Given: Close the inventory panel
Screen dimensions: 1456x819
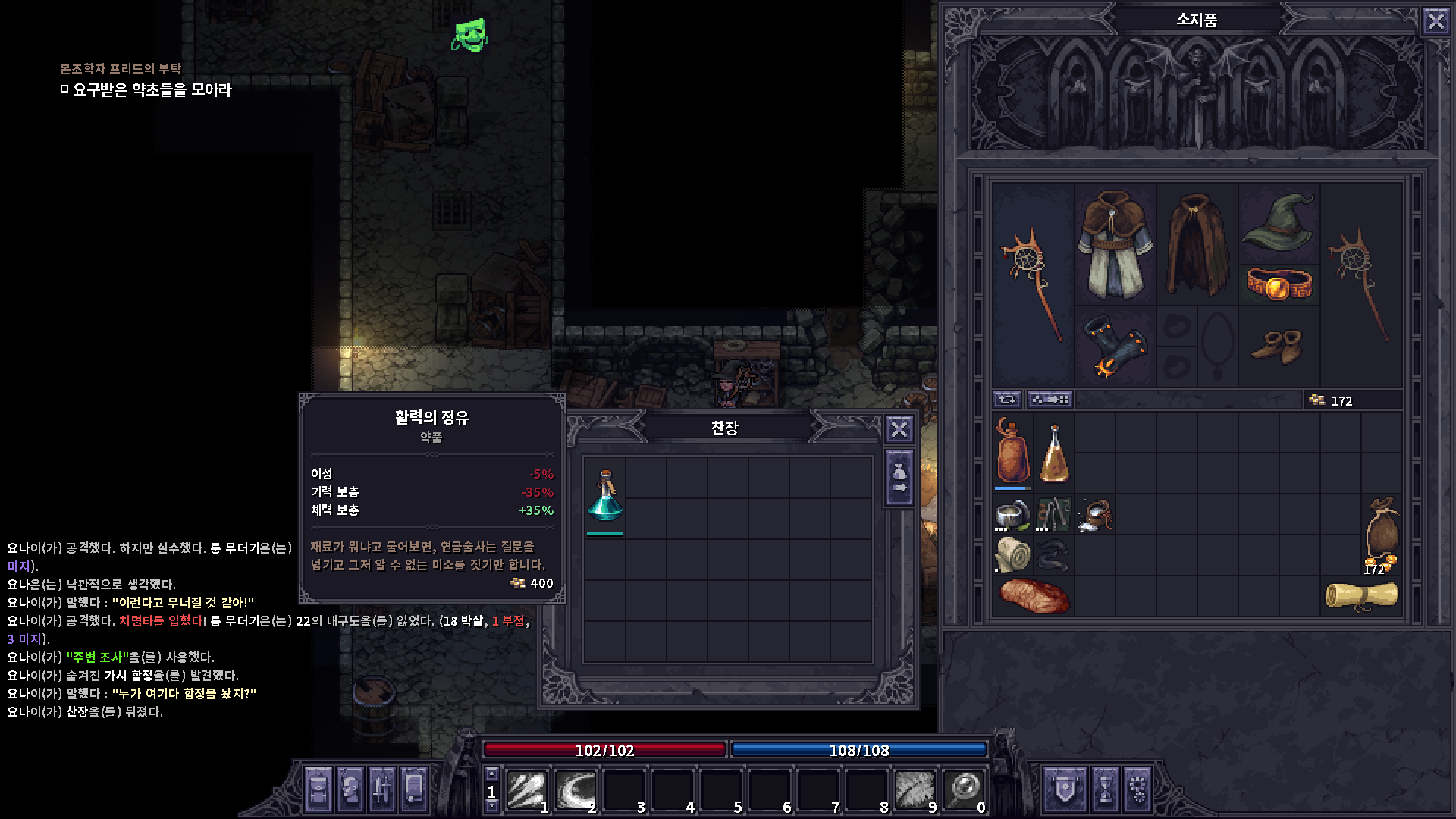Looking at the screenshot, I should (1436, 20).
